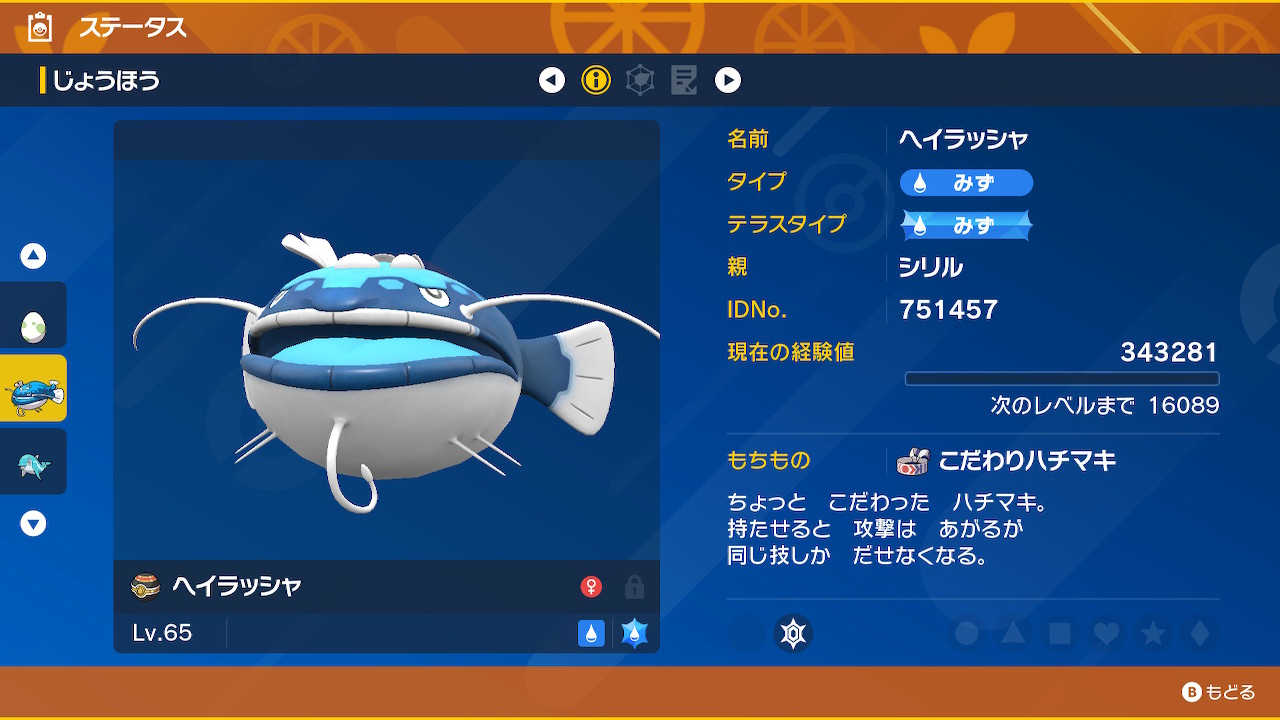
Task: Click the Tera Water crystal icon beside Lv.65
Action: [x=634, y=634]
